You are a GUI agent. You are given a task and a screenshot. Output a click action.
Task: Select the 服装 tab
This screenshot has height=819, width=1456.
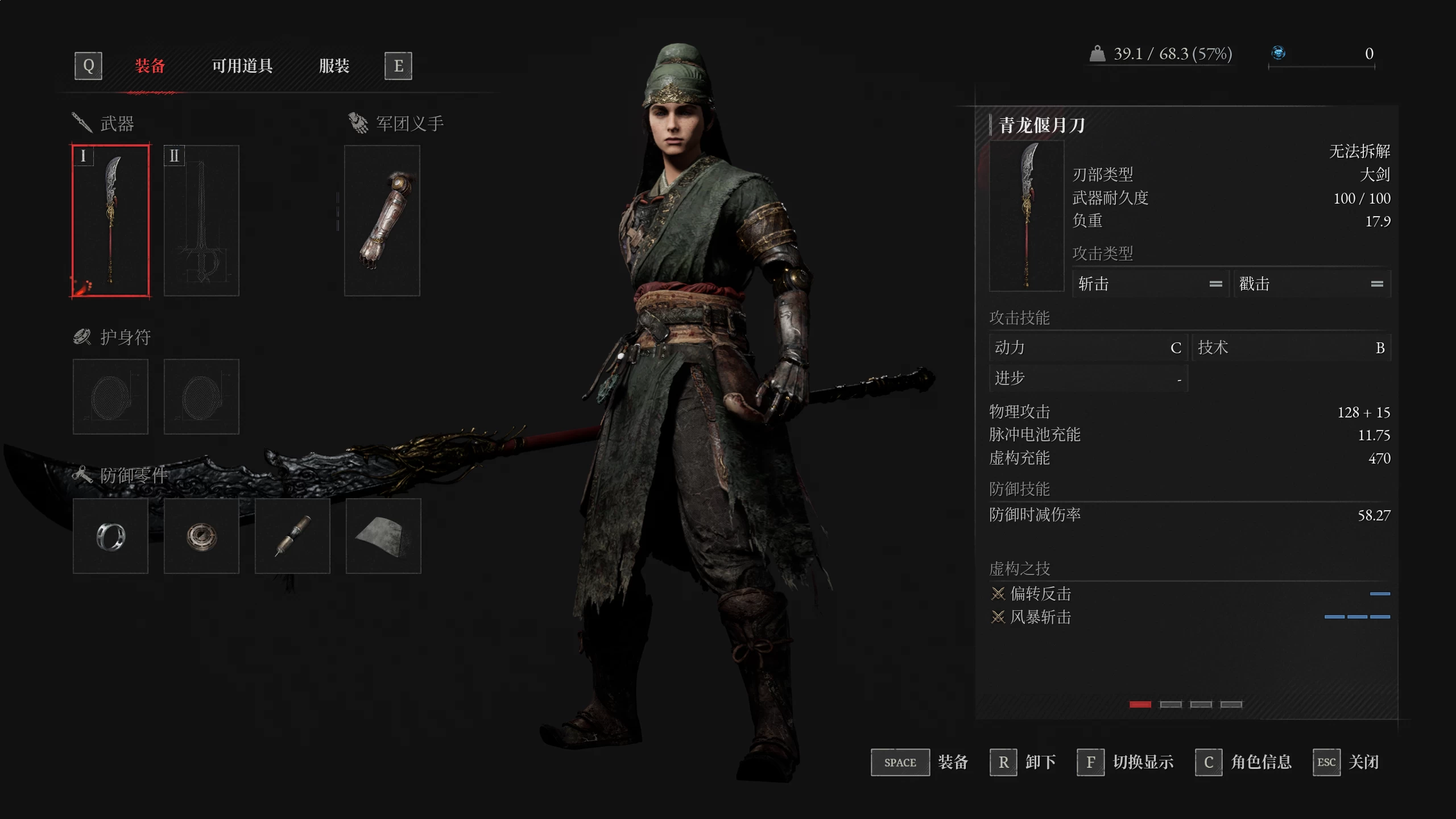334,66
